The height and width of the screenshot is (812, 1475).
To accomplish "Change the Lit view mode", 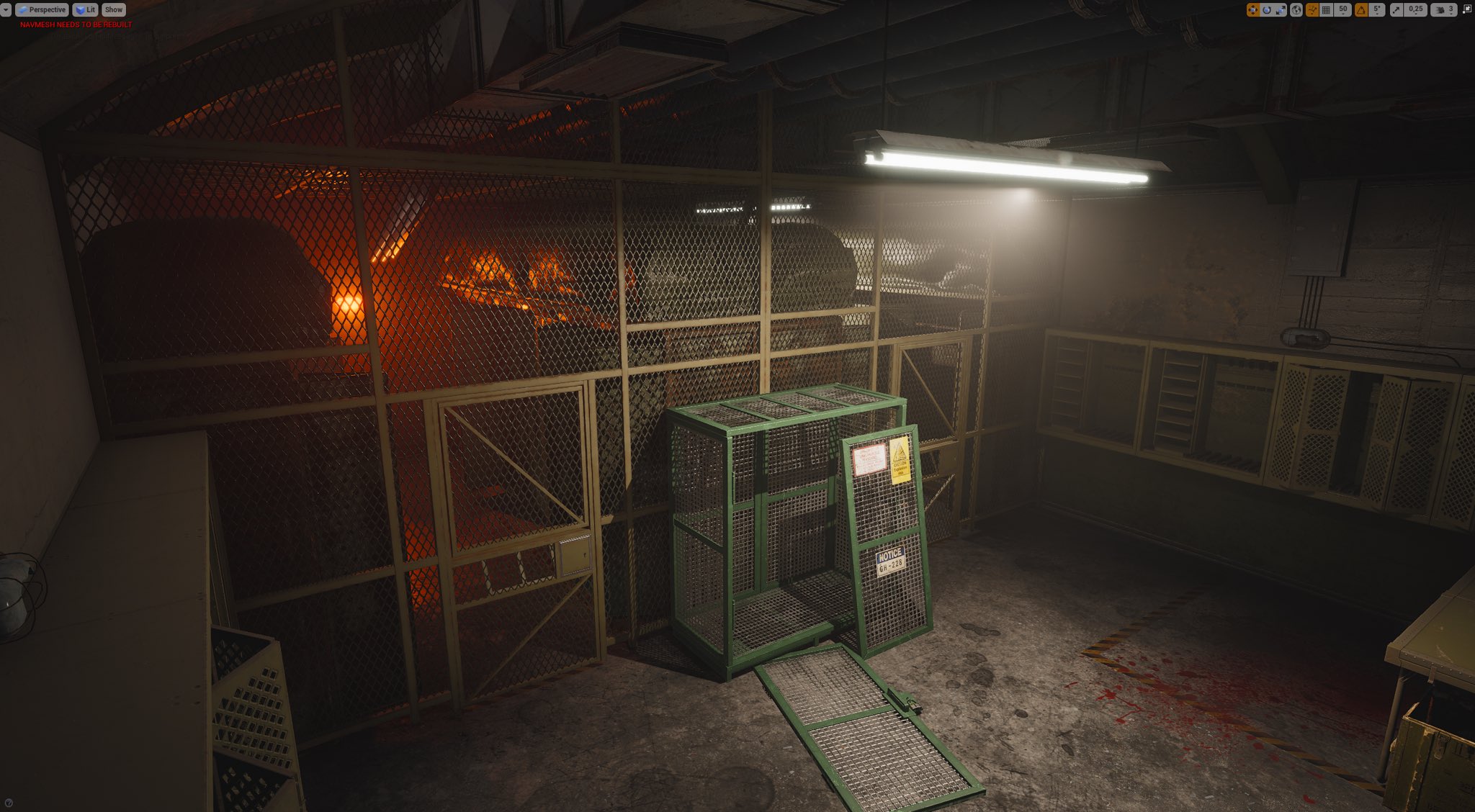I will click(85, 10).
